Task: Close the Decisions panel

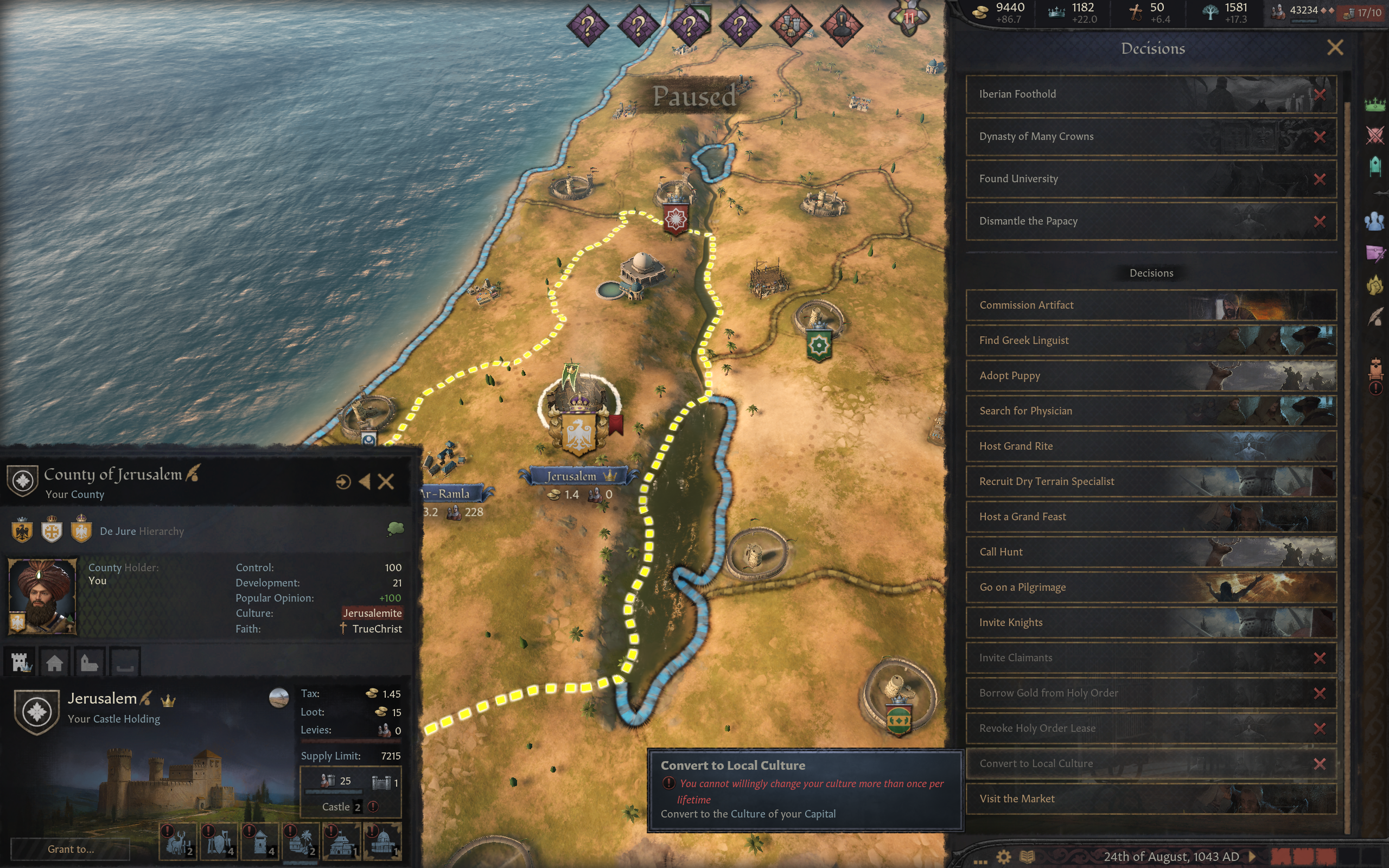Action: pyautogui.click(x=1335, y=48)
